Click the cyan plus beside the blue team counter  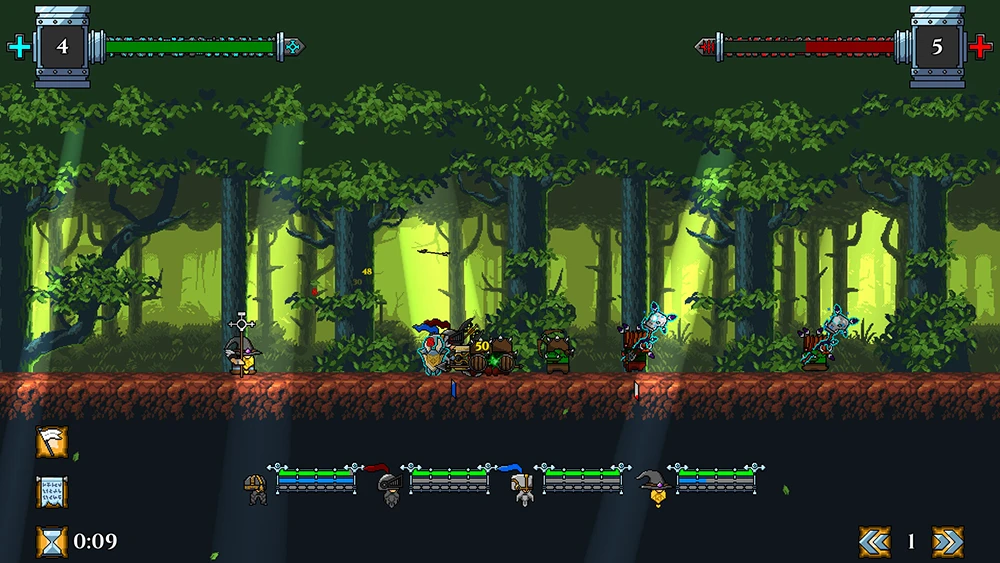(x=18, y=46)
